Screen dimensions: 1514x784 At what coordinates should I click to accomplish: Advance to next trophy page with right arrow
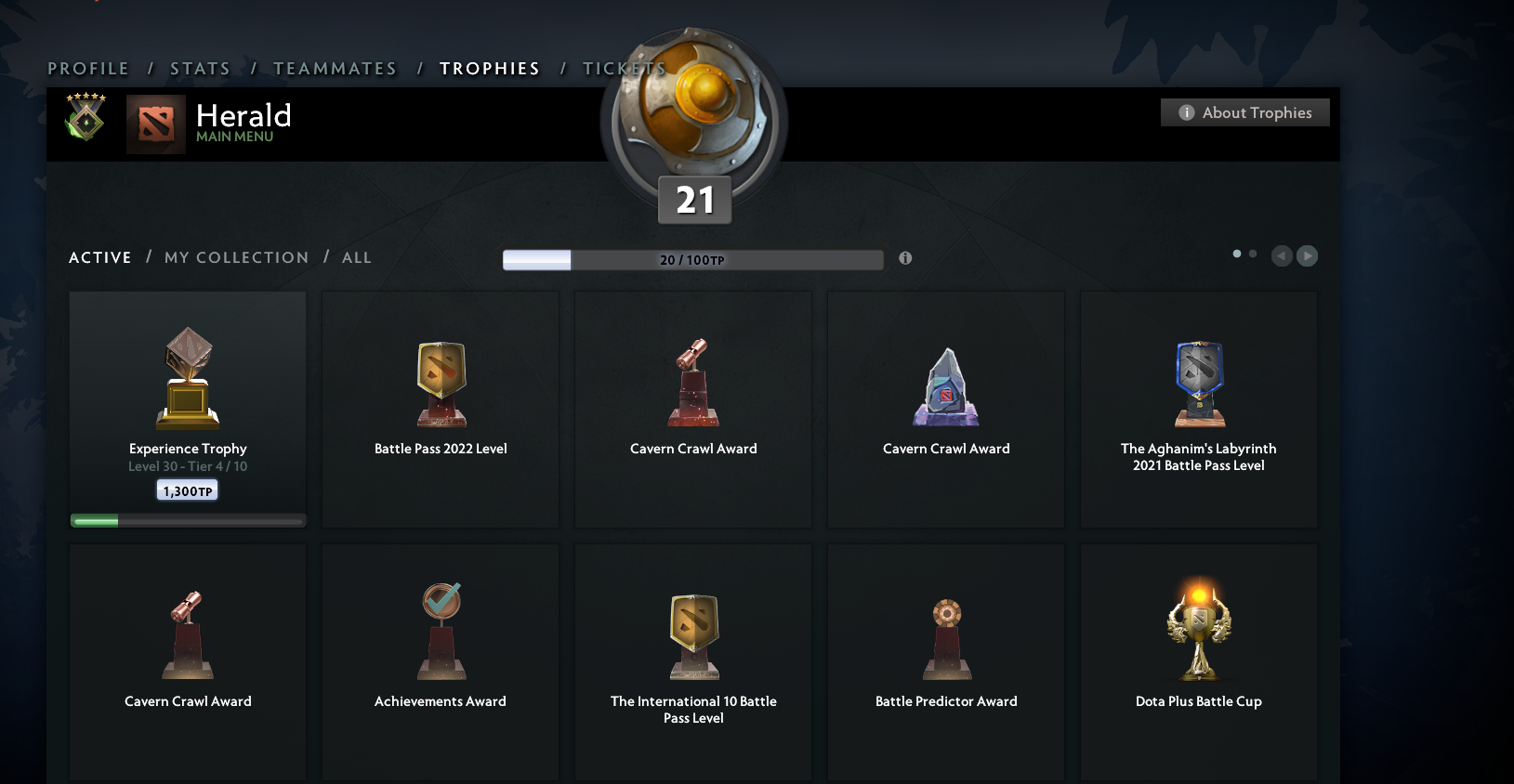click(1308, 255)
